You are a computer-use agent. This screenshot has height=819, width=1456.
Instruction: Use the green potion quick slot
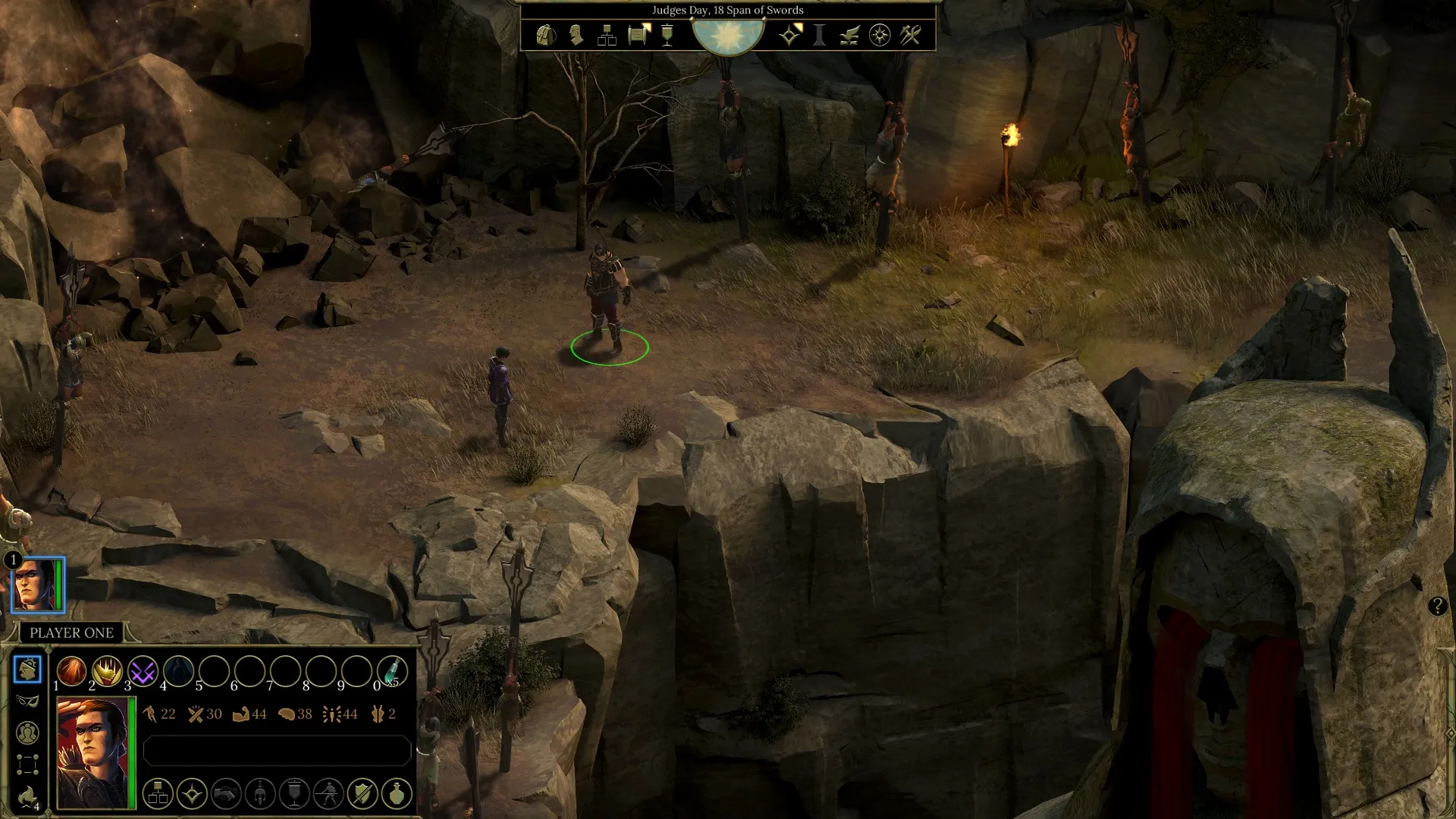point(392,671)
